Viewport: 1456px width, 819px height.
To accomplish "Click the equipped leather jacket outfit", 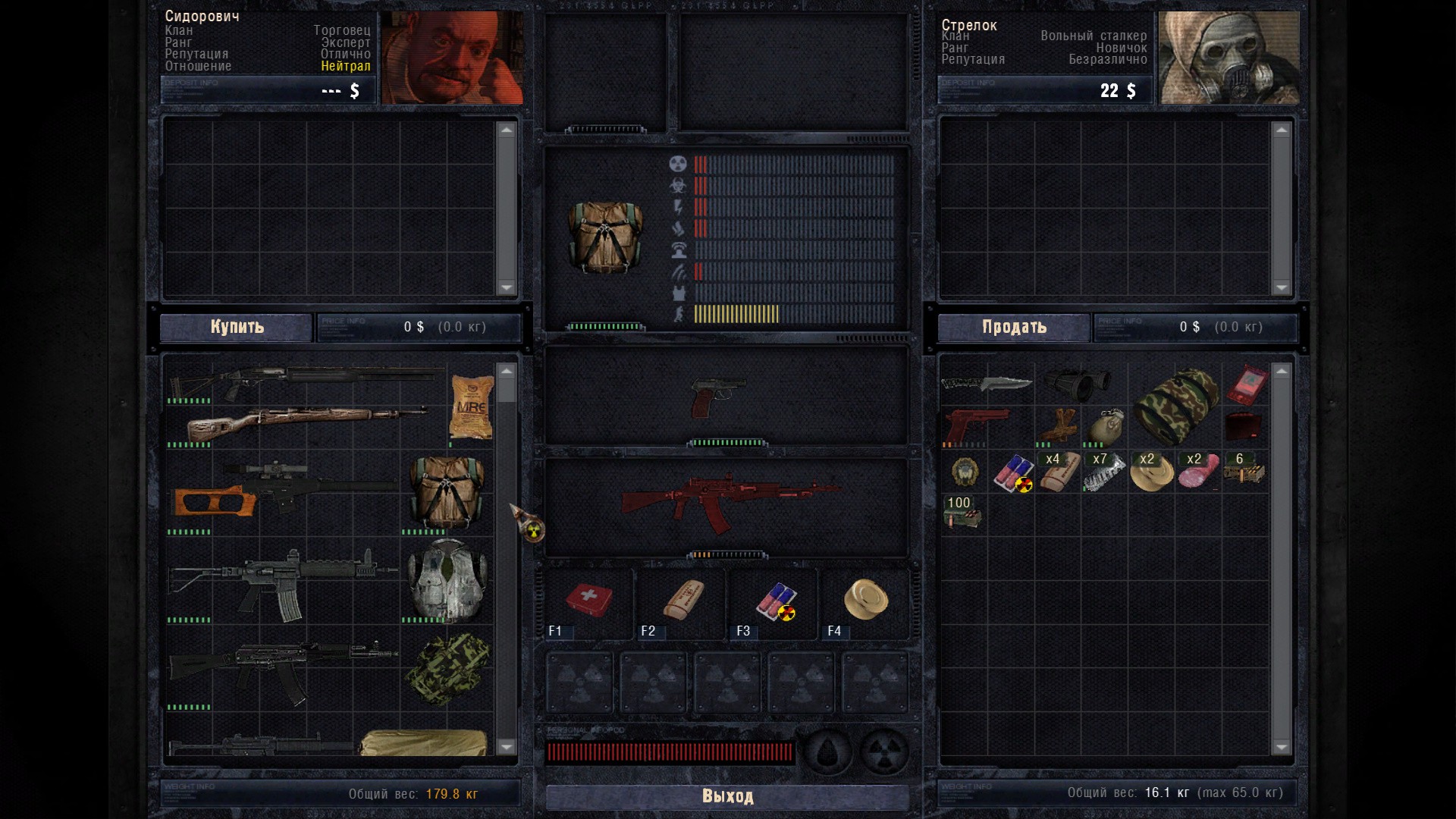I will pos(604,237).
